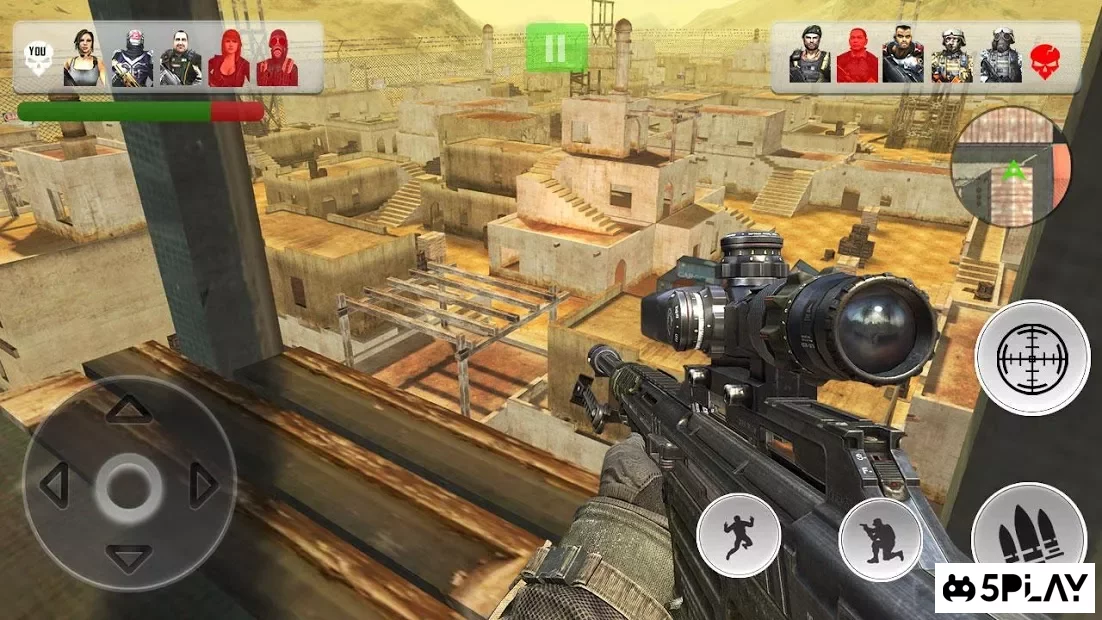Select the red-tinted enemy portrait
The image size is (1102, 620).
pyautogui.click(x=857, y=58)
